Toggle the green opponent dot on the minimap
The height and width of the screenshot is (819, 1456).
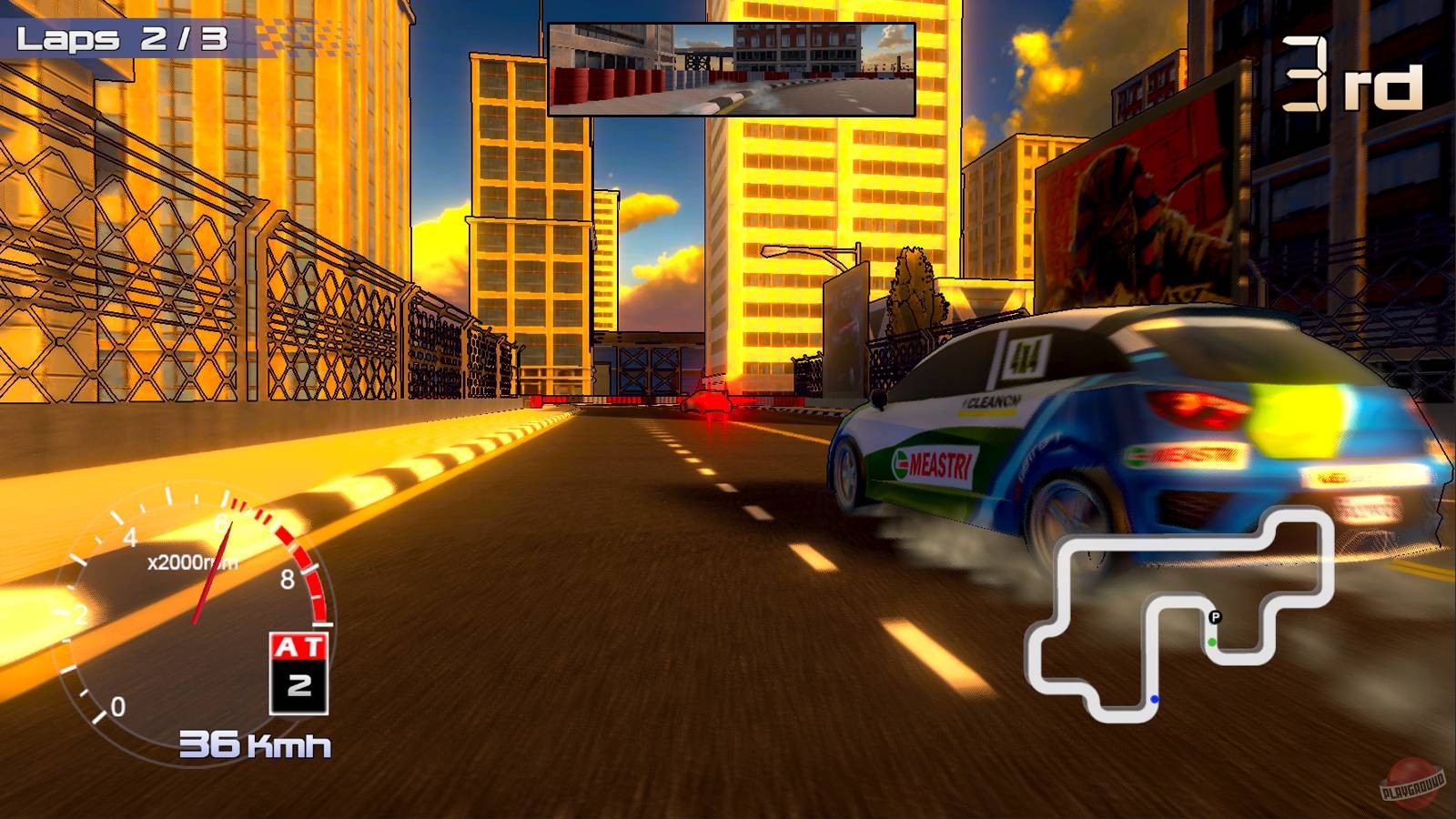point(1213,642)
